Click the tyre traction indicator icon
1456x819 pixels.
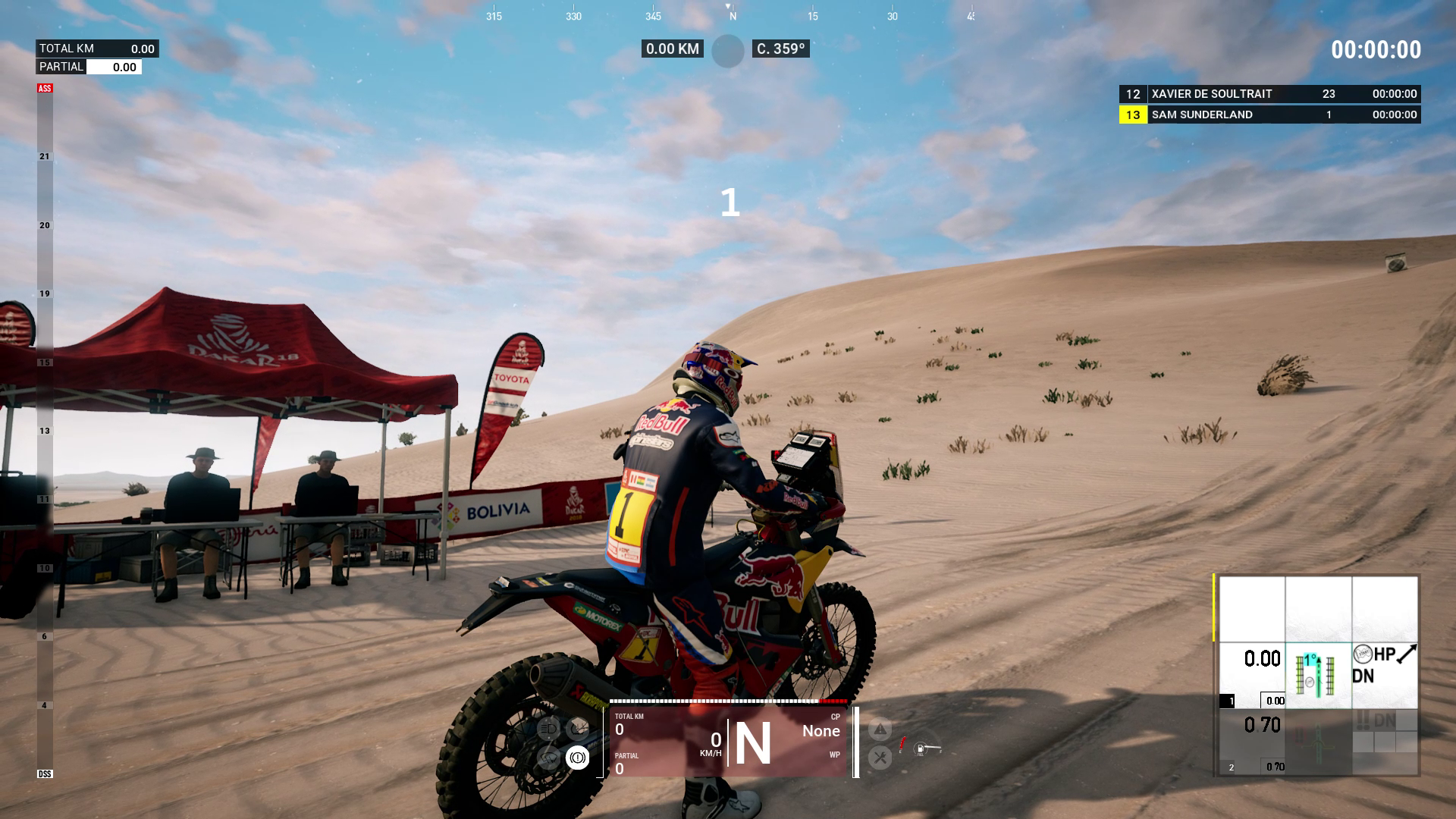[x=578, y=730]
